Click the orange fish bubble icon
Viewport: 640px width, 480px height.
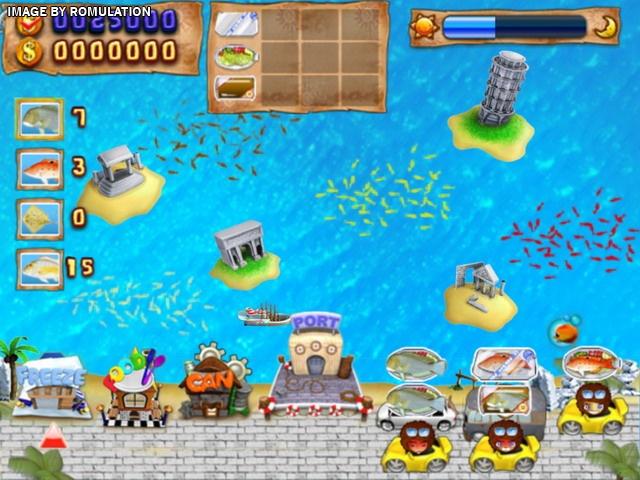point(565,329)
